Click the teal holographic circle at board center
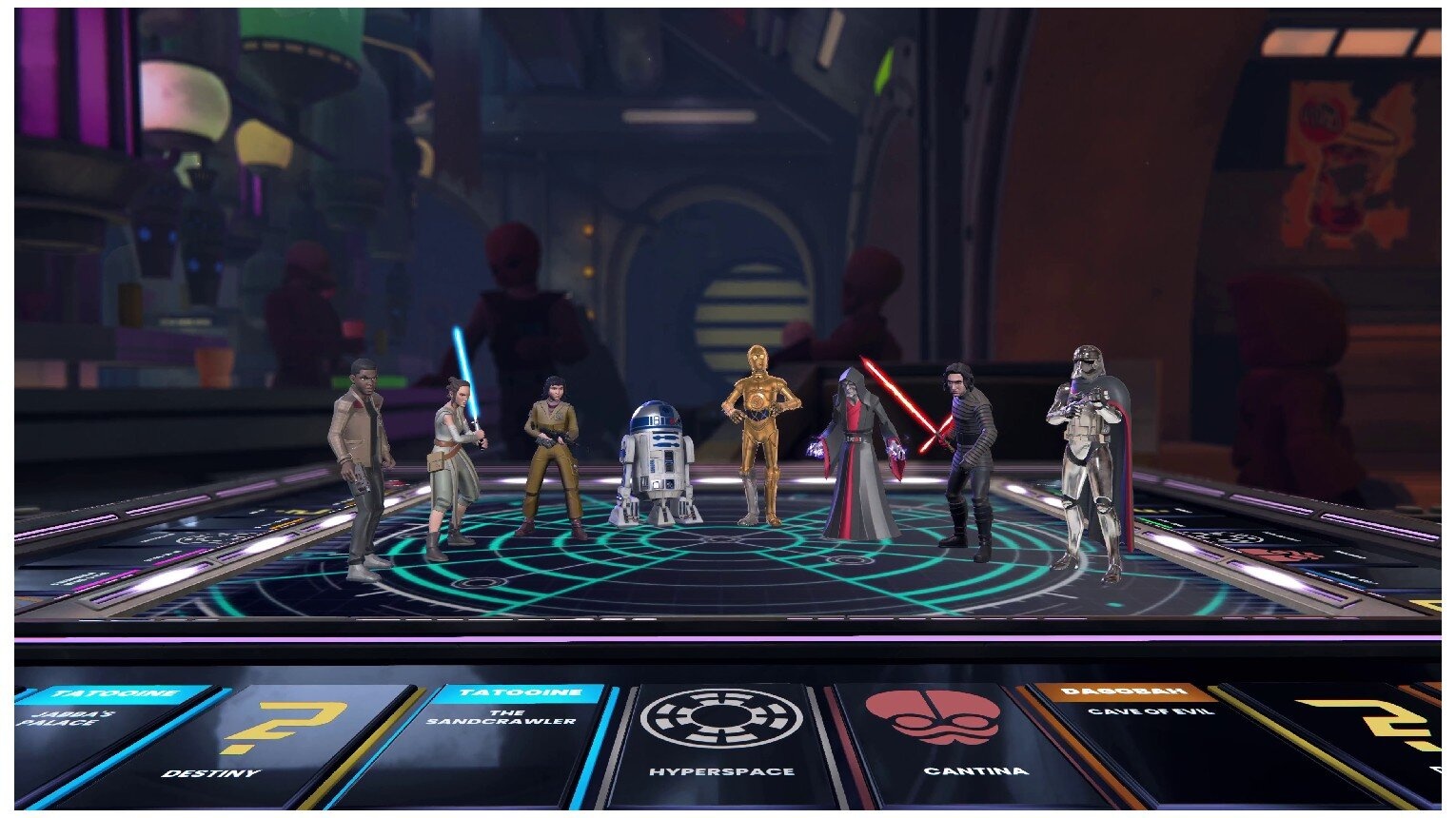The height and width of the screenshot is (818, 1456). tap(723, 542)
